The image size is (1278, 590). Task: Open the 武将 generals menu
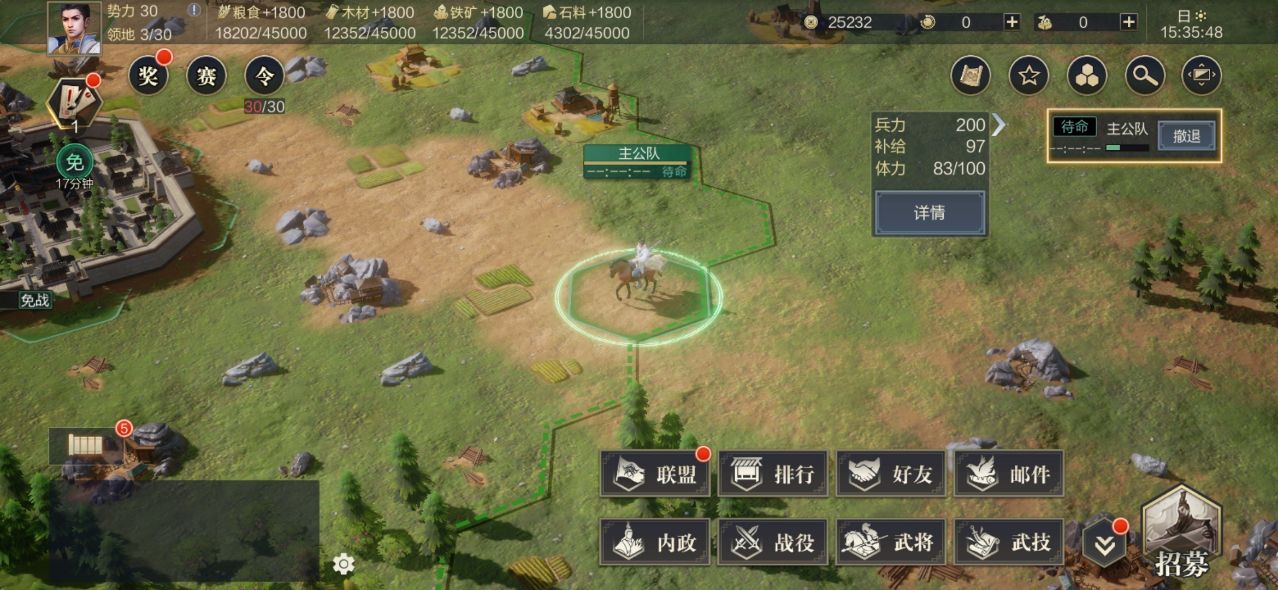point(891,542)
